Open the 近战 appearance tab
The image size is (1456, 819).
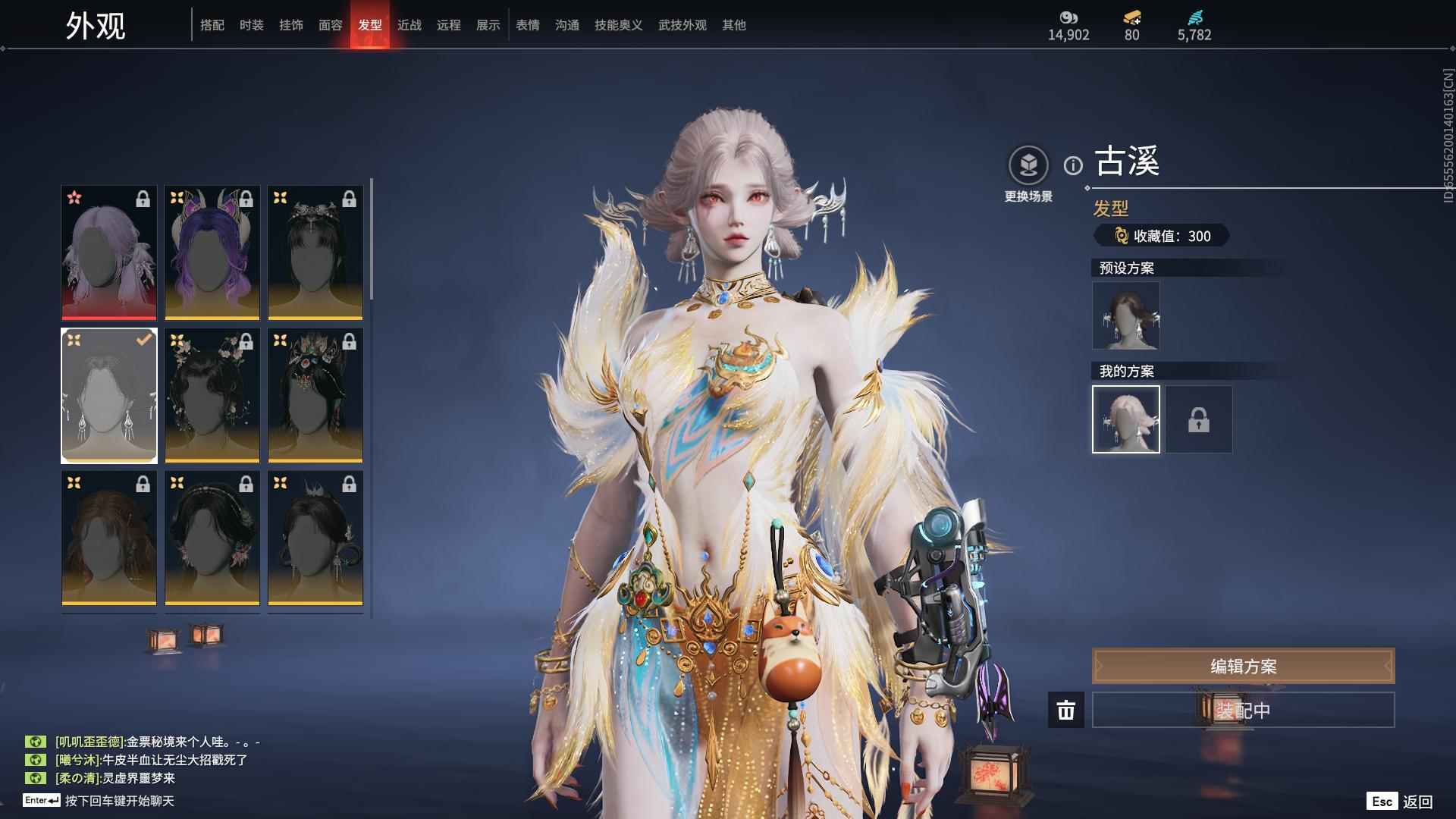pyautogui.click(x=409, y=25)
